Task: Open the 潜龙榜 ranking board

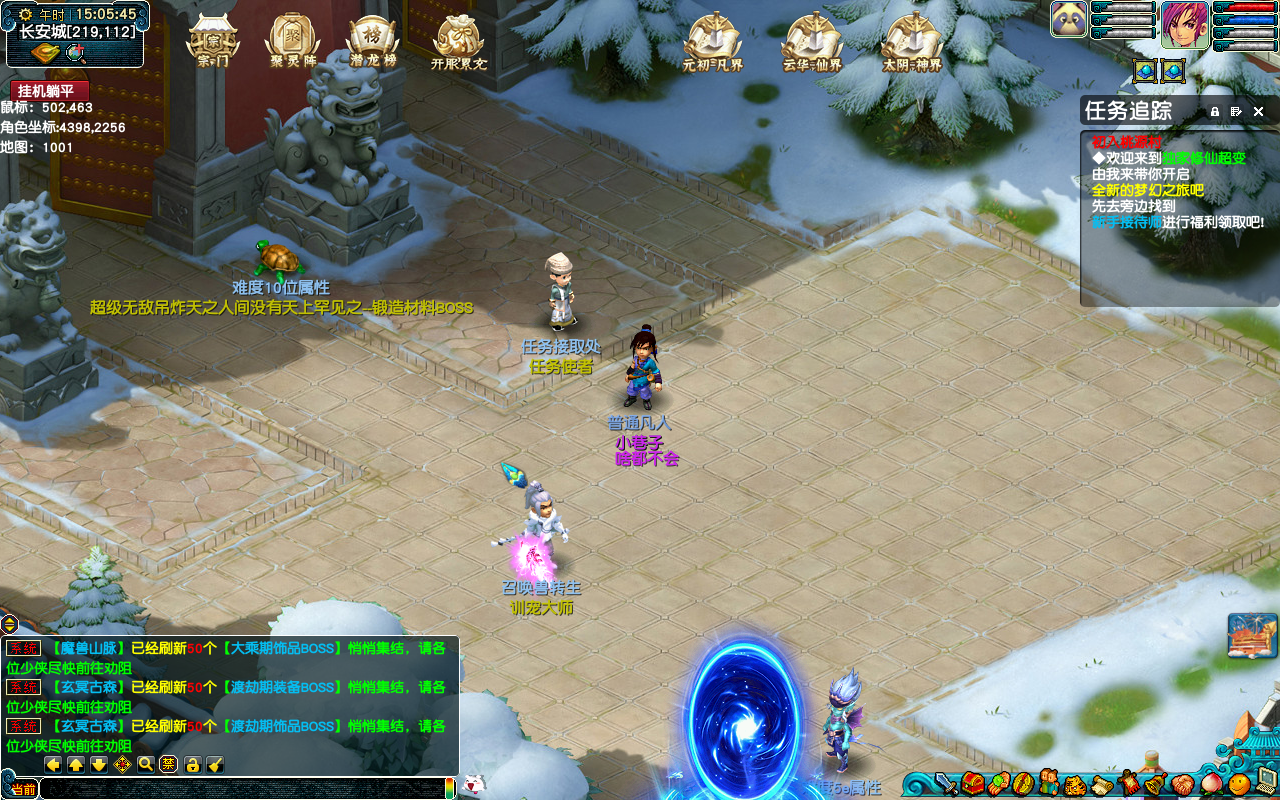Action: pyautogui.click(x=373, y=41)
